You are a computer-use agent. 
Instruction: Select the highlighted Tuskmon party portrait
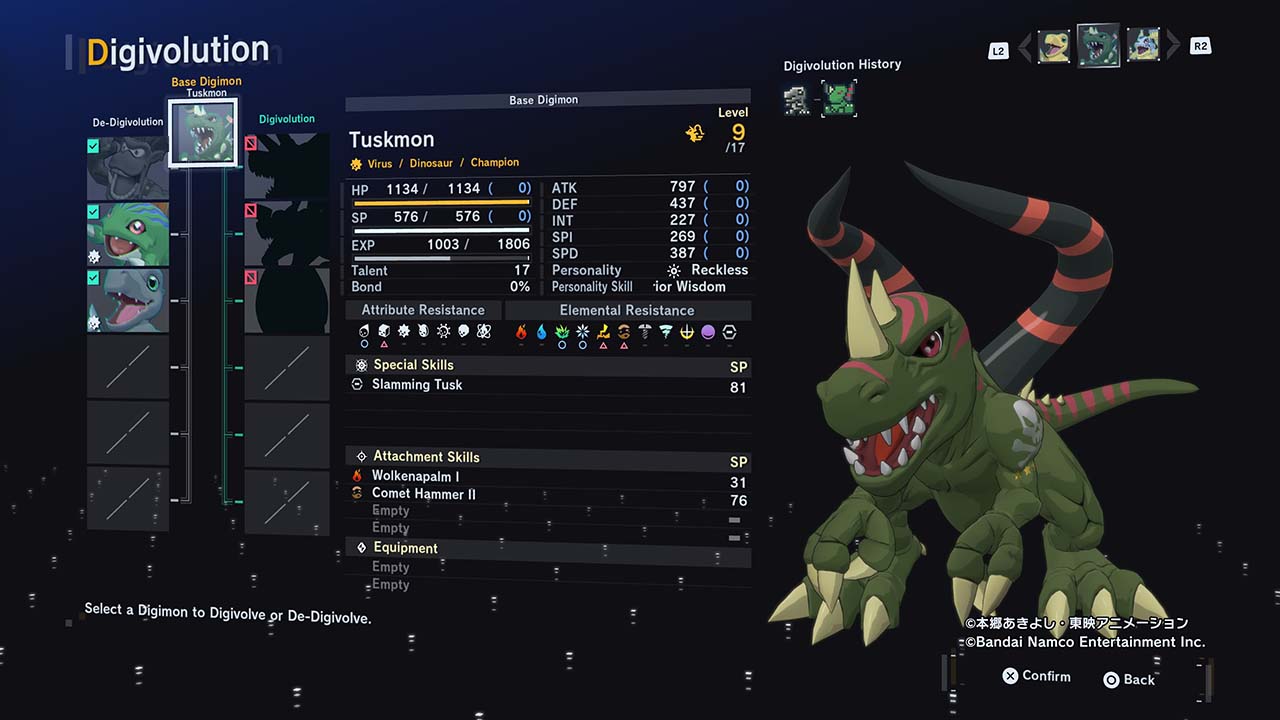1098,45
